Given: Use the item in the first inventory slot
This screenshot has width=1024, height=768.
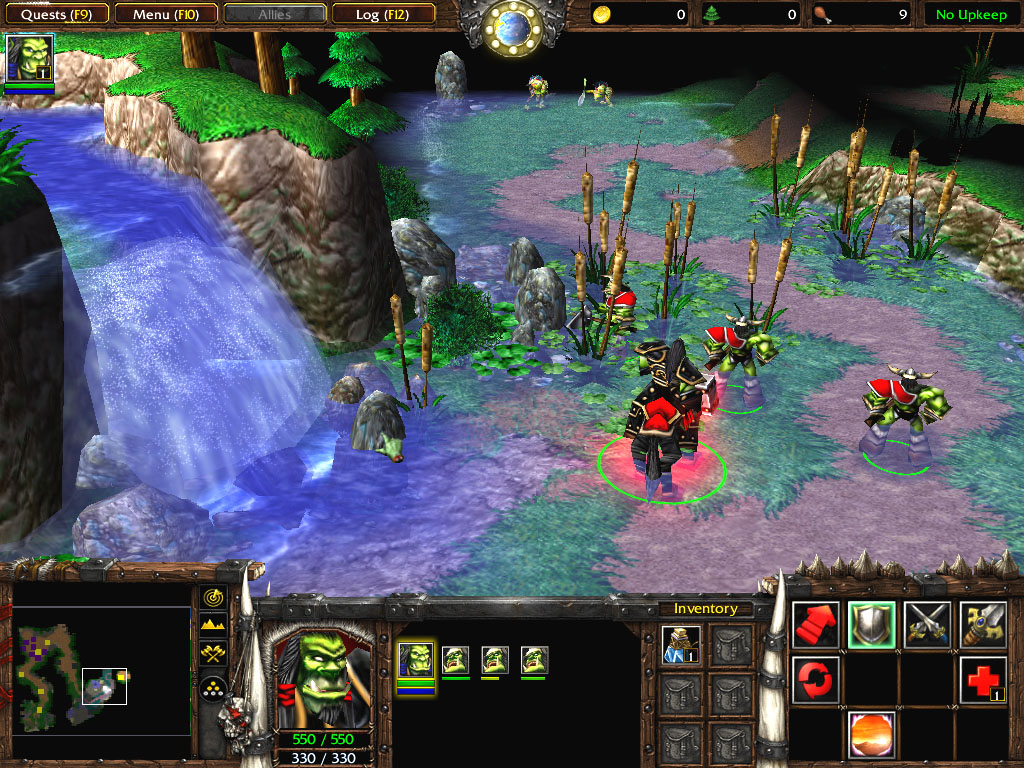Looking at the screenshot, I should (681, 643).
